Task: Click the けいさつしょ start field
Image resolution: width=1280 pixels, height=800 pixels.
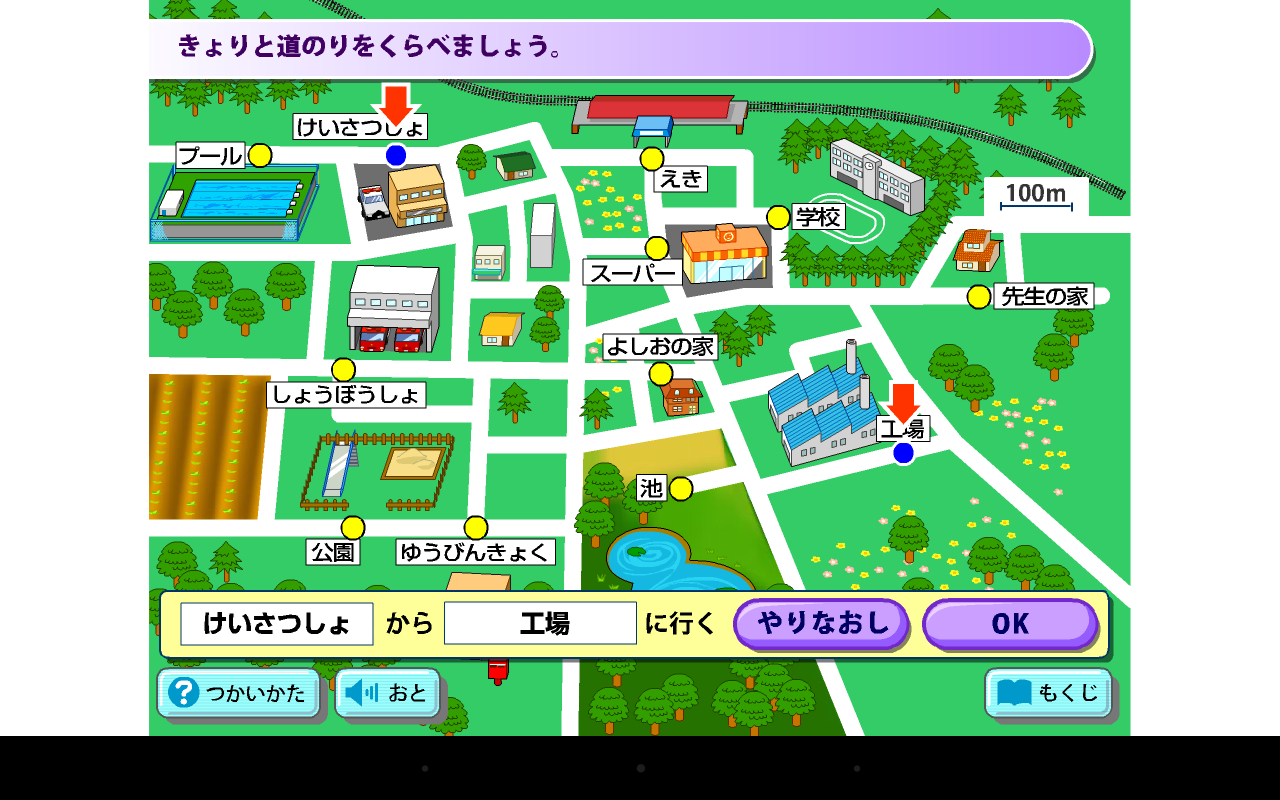Action: tap(277, 622)
